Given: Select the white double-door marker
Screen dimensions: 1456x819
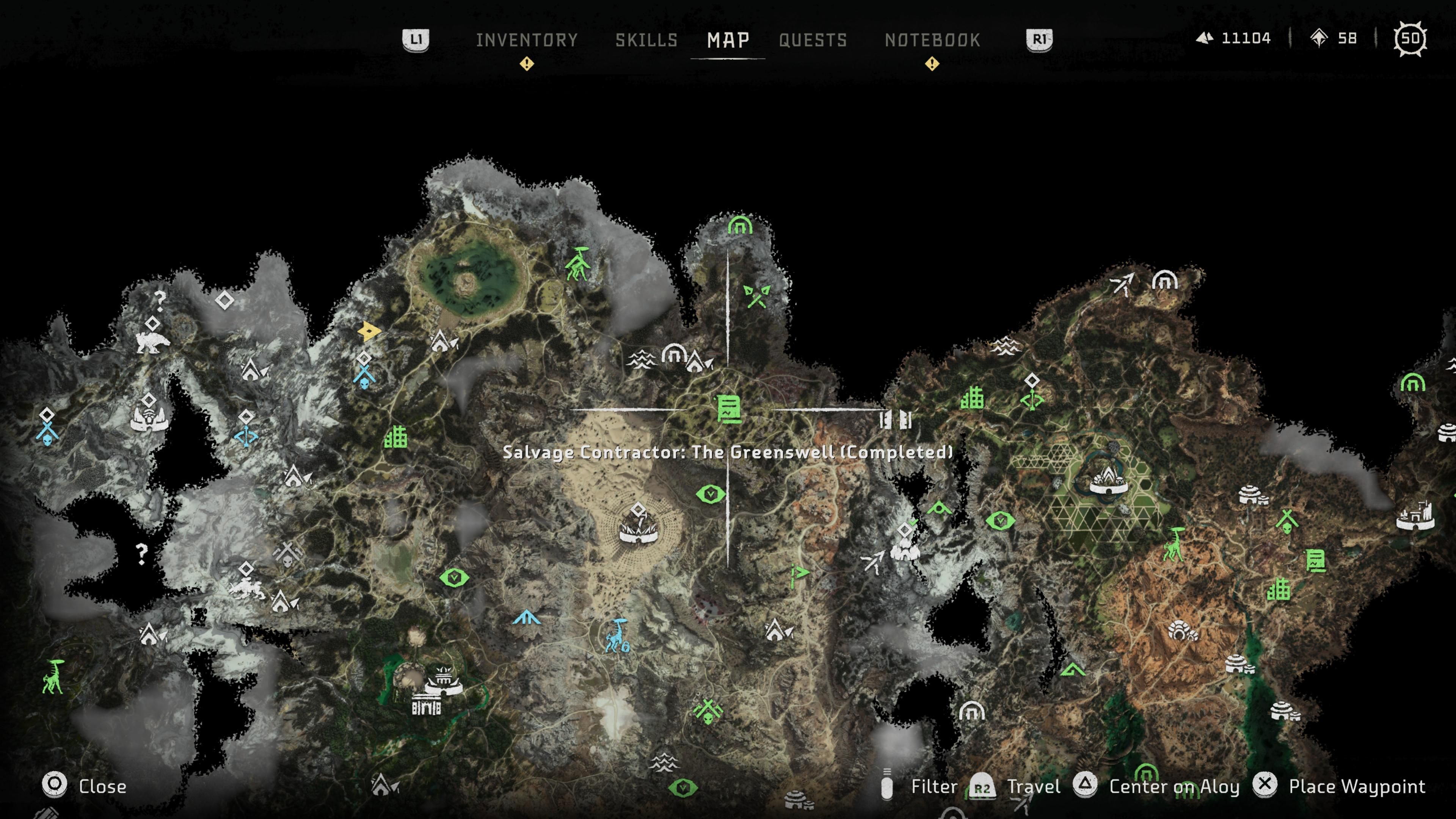Looking at the screenshot, I should 895,420.
